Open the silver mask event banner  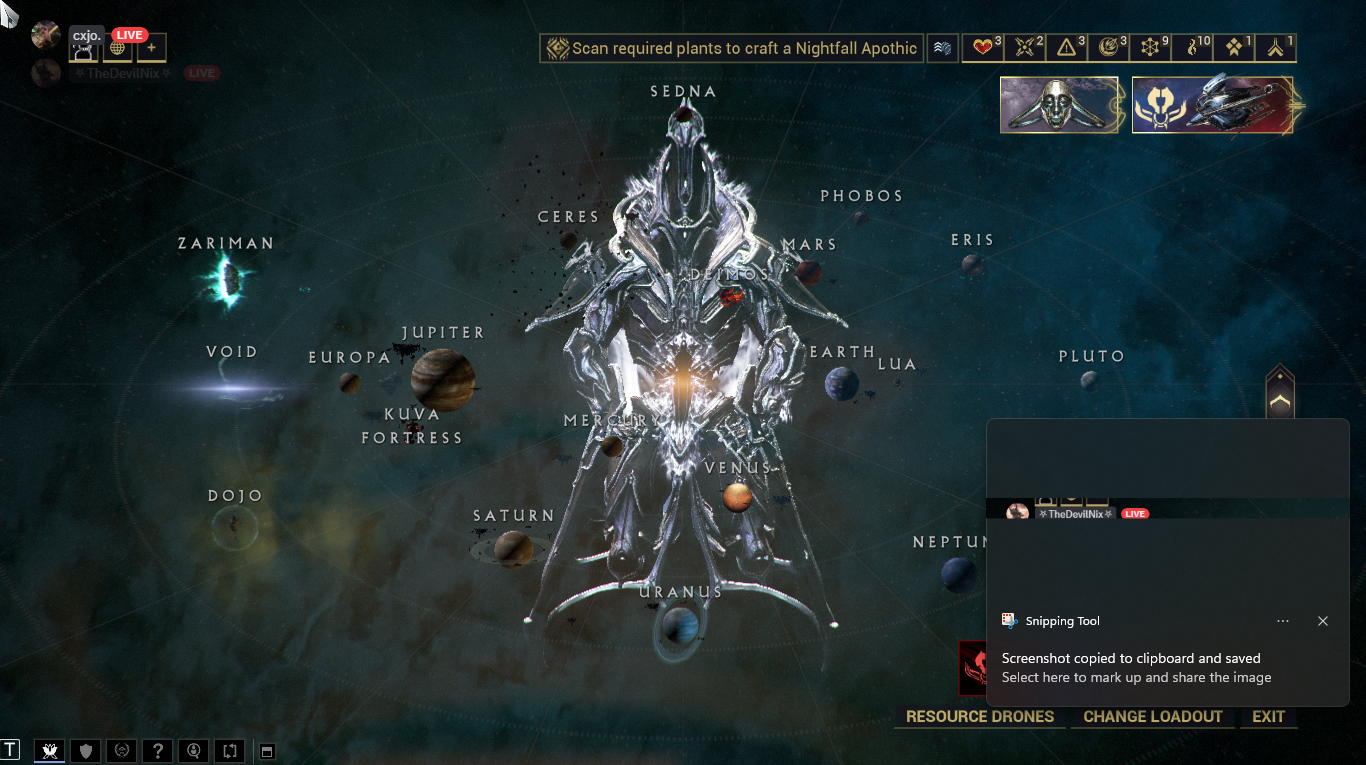1059,105
